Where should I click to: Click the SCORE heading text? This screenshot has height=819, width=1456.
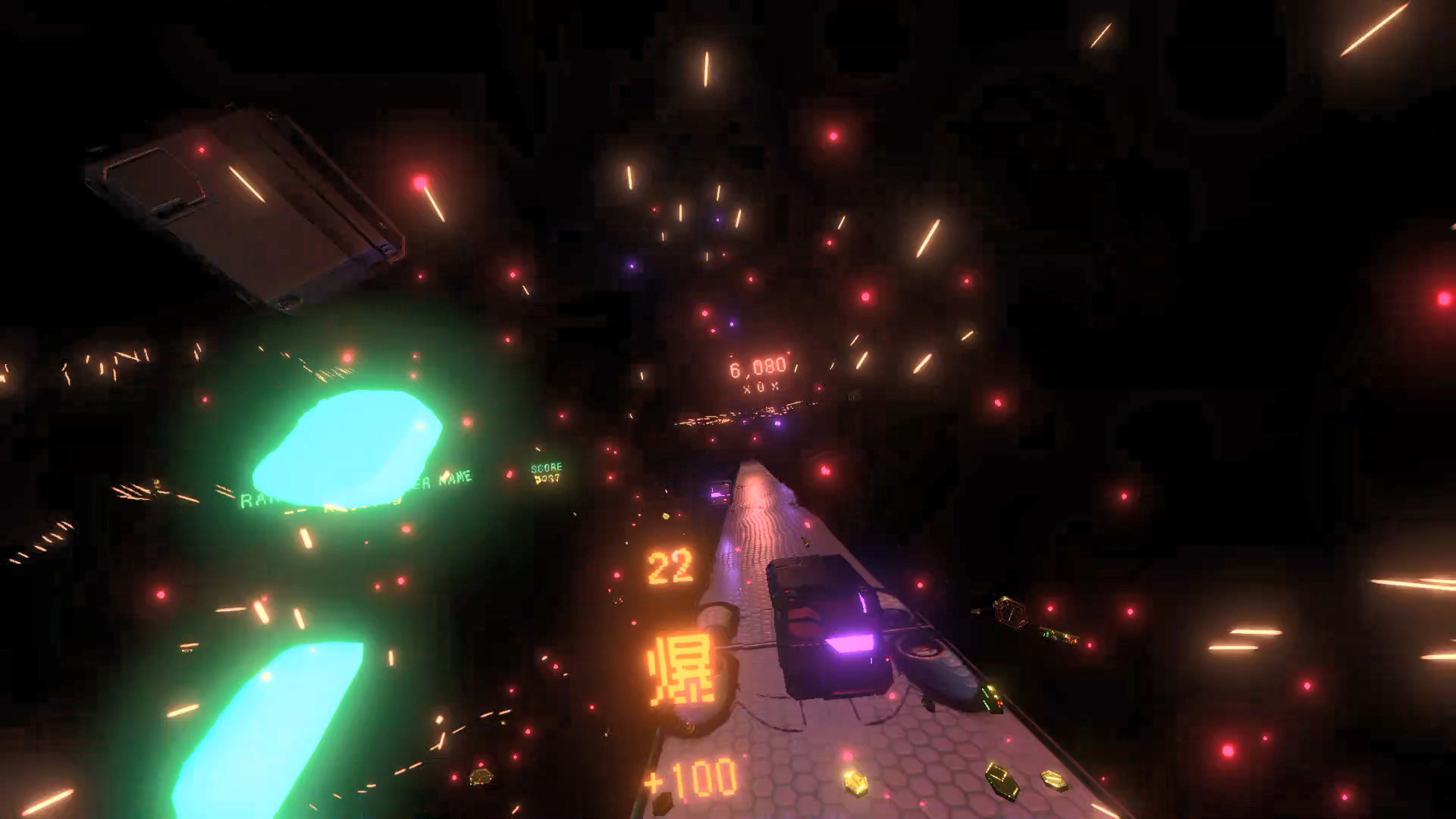[x=548, y=468]
